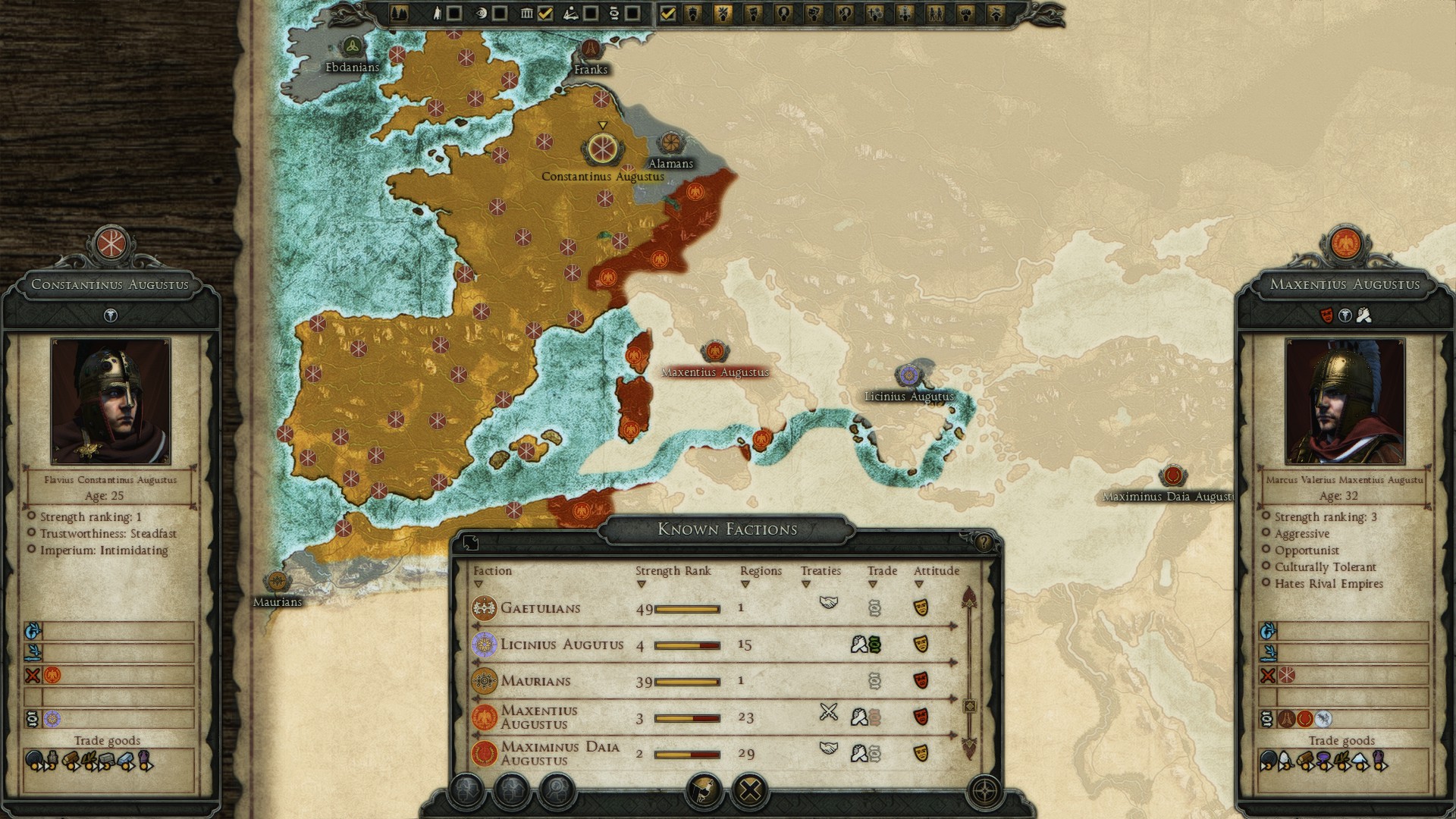Screen dimensions: 1456x819
Task: Toggle the forest terrain map filter
Action: point(400,13)
